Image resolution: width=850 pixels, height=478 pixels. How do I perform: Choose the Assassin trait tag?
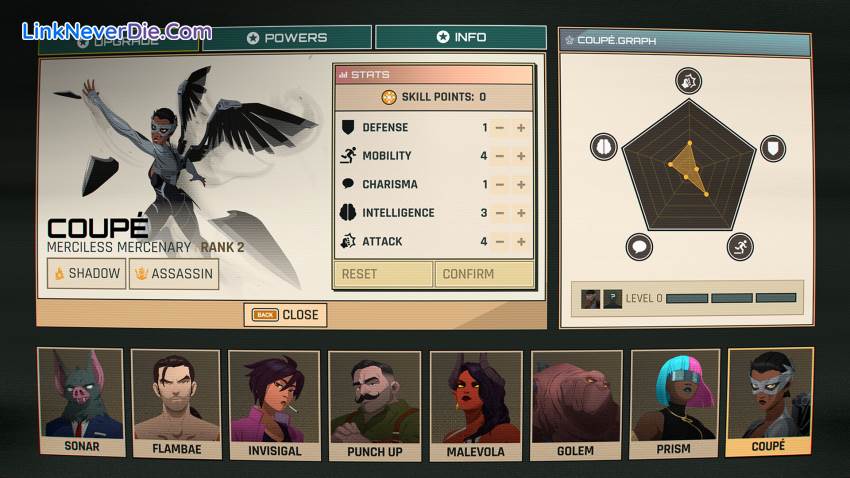[x=174, y=274]
